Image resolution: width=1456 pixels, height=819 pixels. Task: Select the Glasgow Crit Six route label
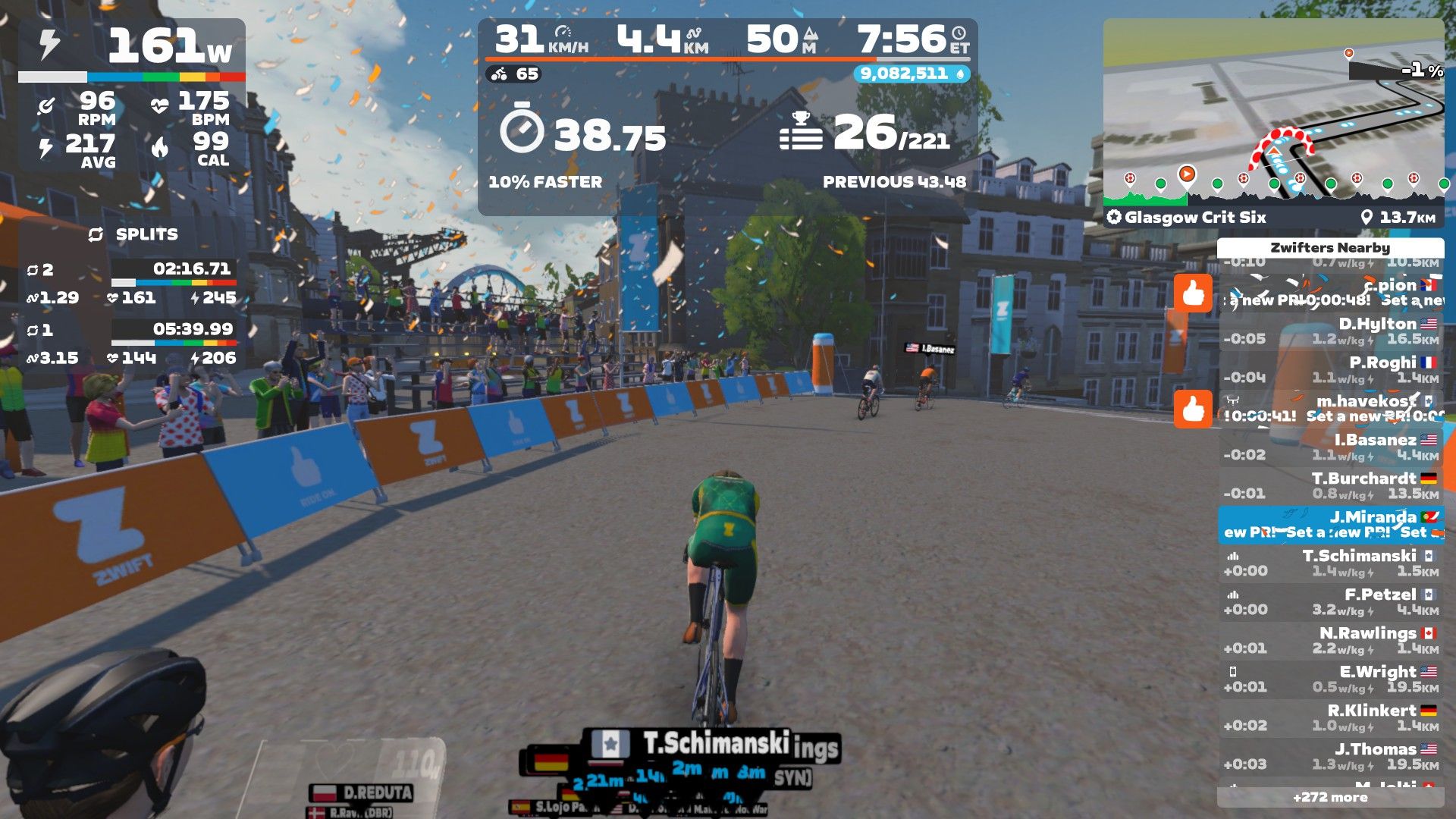click(x=1194, y=218)
